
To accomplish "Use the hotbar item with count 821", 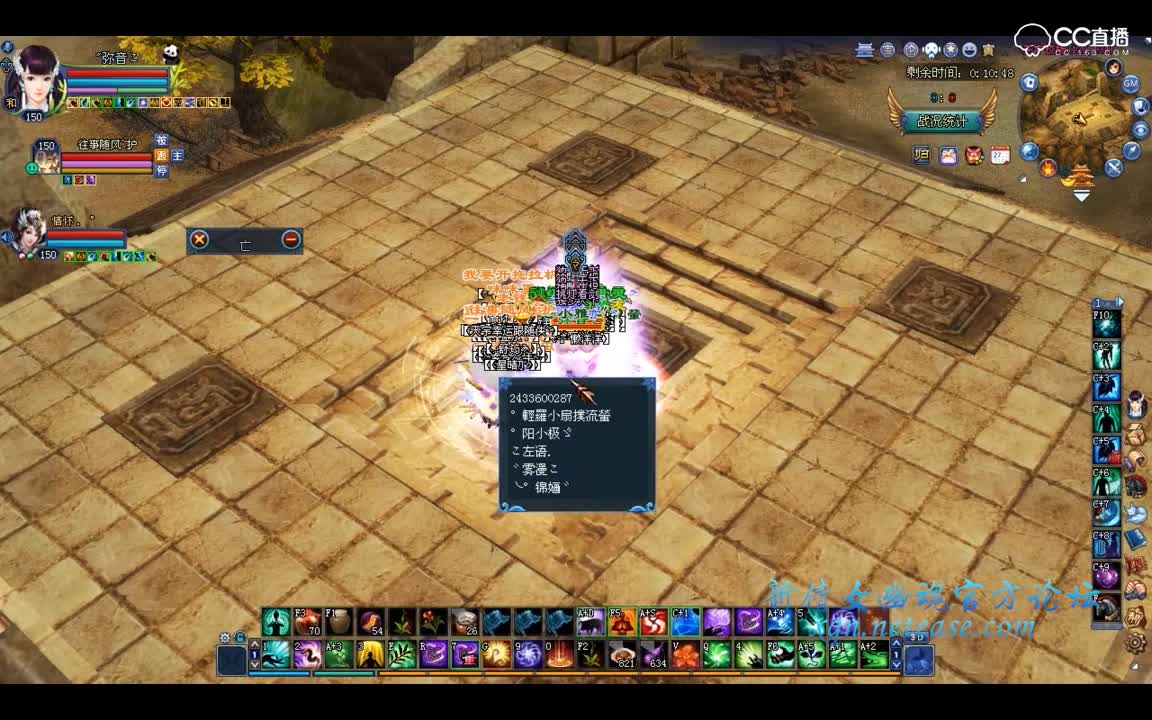I will point(623,655).
